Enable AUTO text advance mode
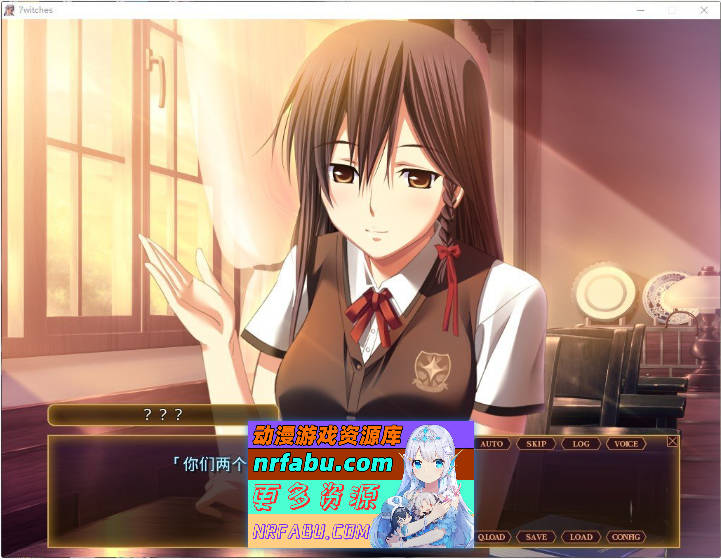721x559 pixels. (492, 443)
